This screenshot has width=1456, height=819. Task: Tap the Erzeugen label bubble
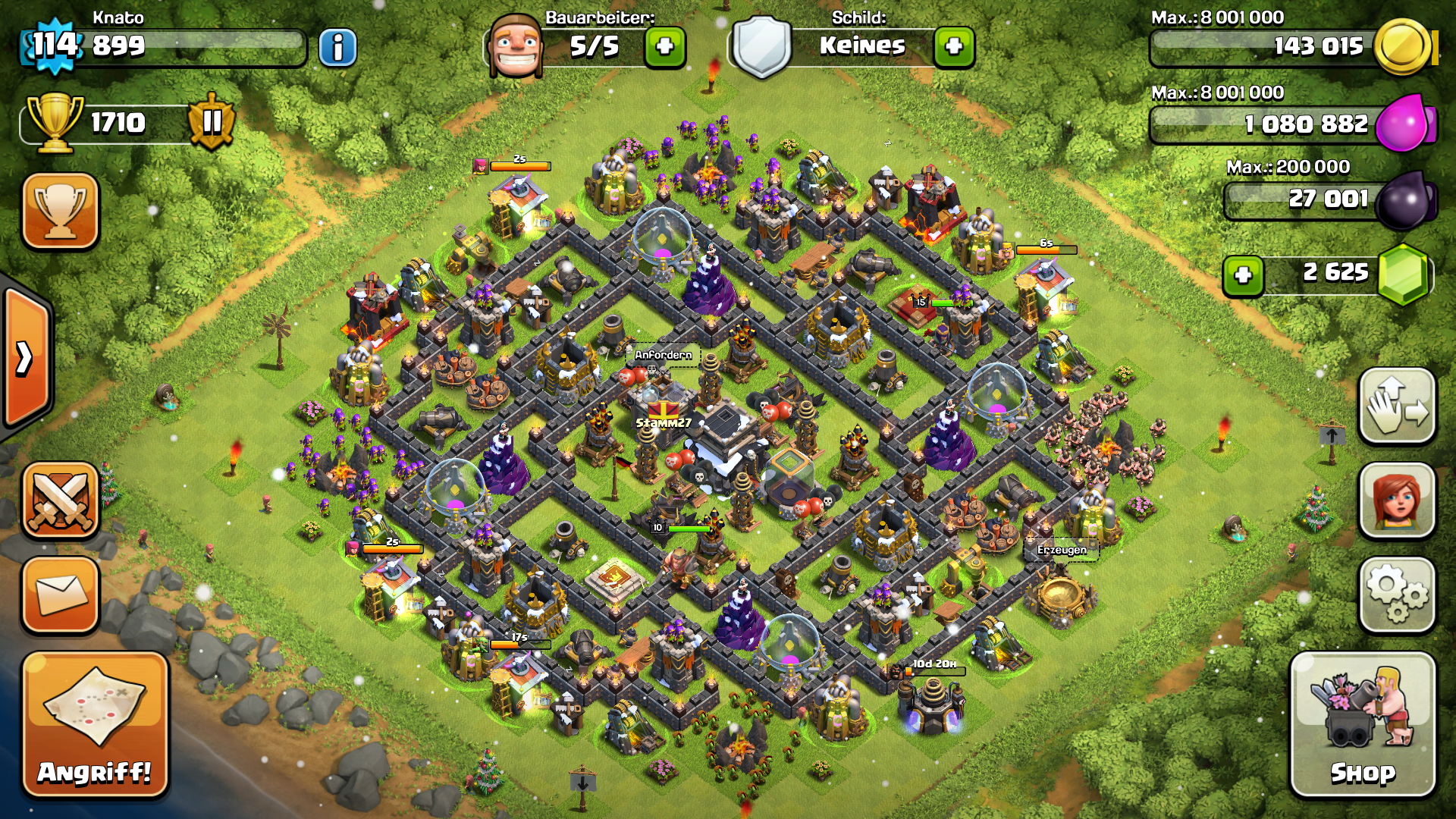tap(1062, 550)
